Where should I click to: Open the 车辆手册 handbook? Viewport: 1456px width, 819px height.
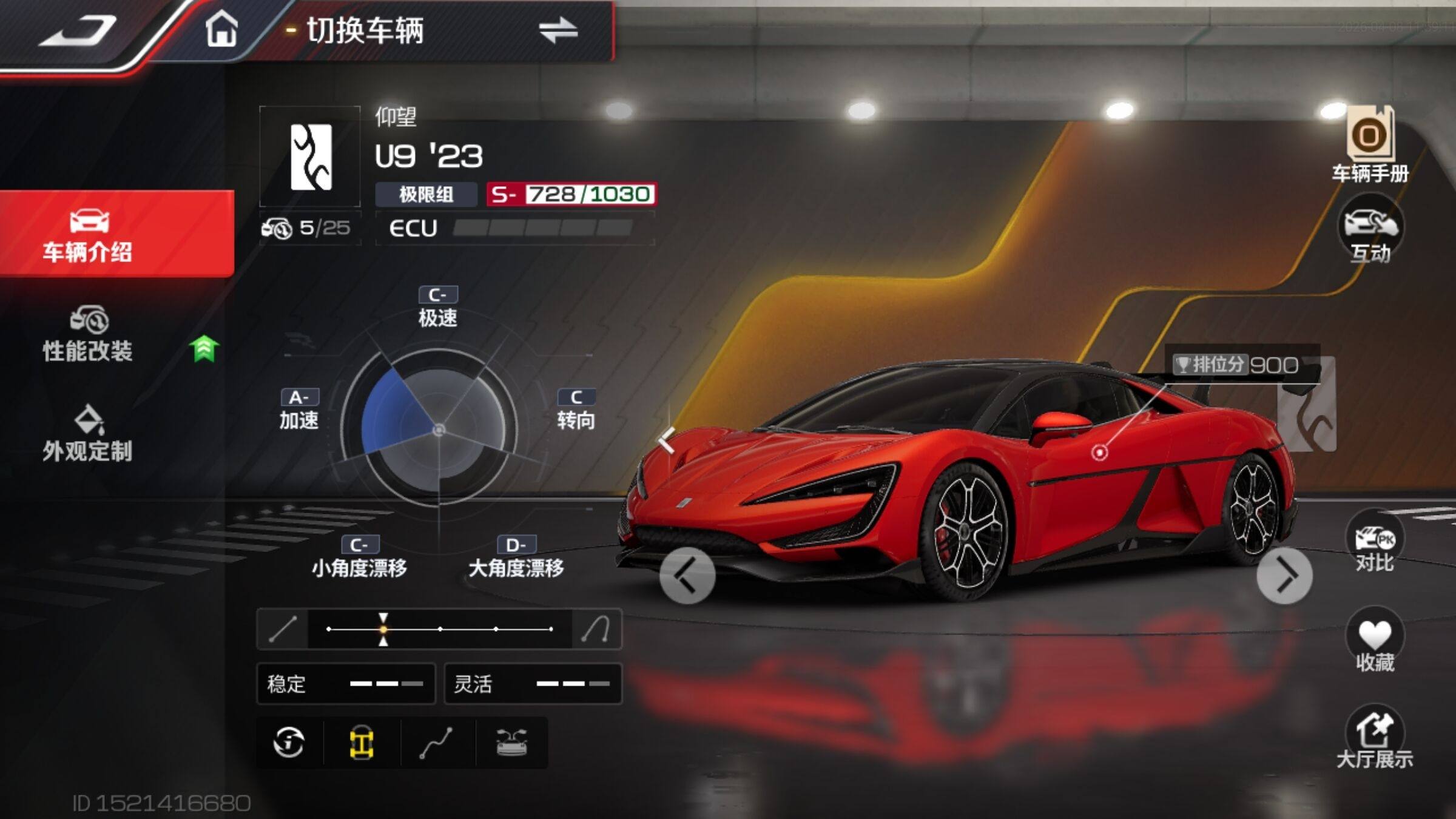1370,146
